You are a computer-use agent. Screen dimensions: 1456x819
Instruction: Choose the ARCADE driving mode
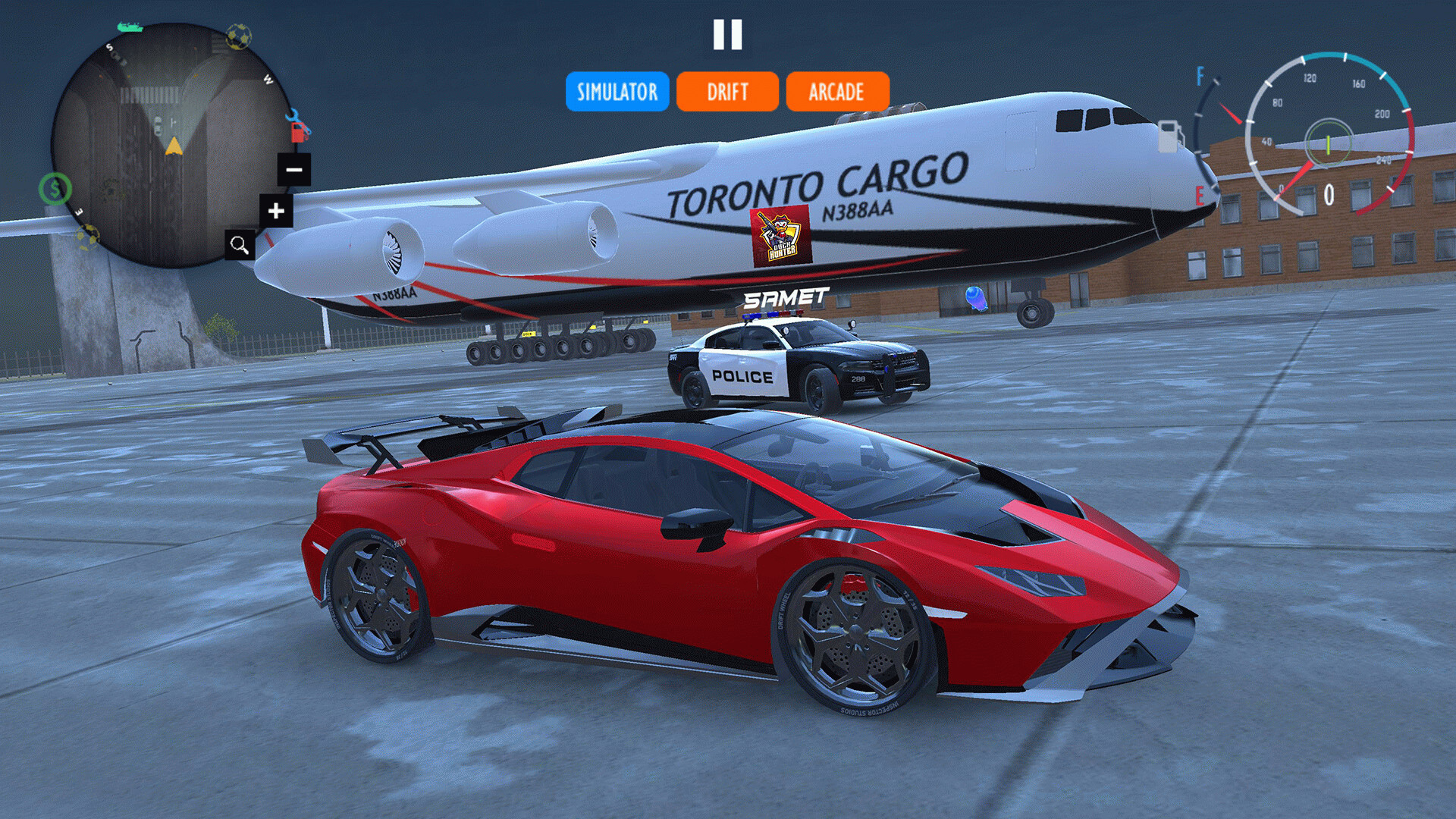[837, 92]
